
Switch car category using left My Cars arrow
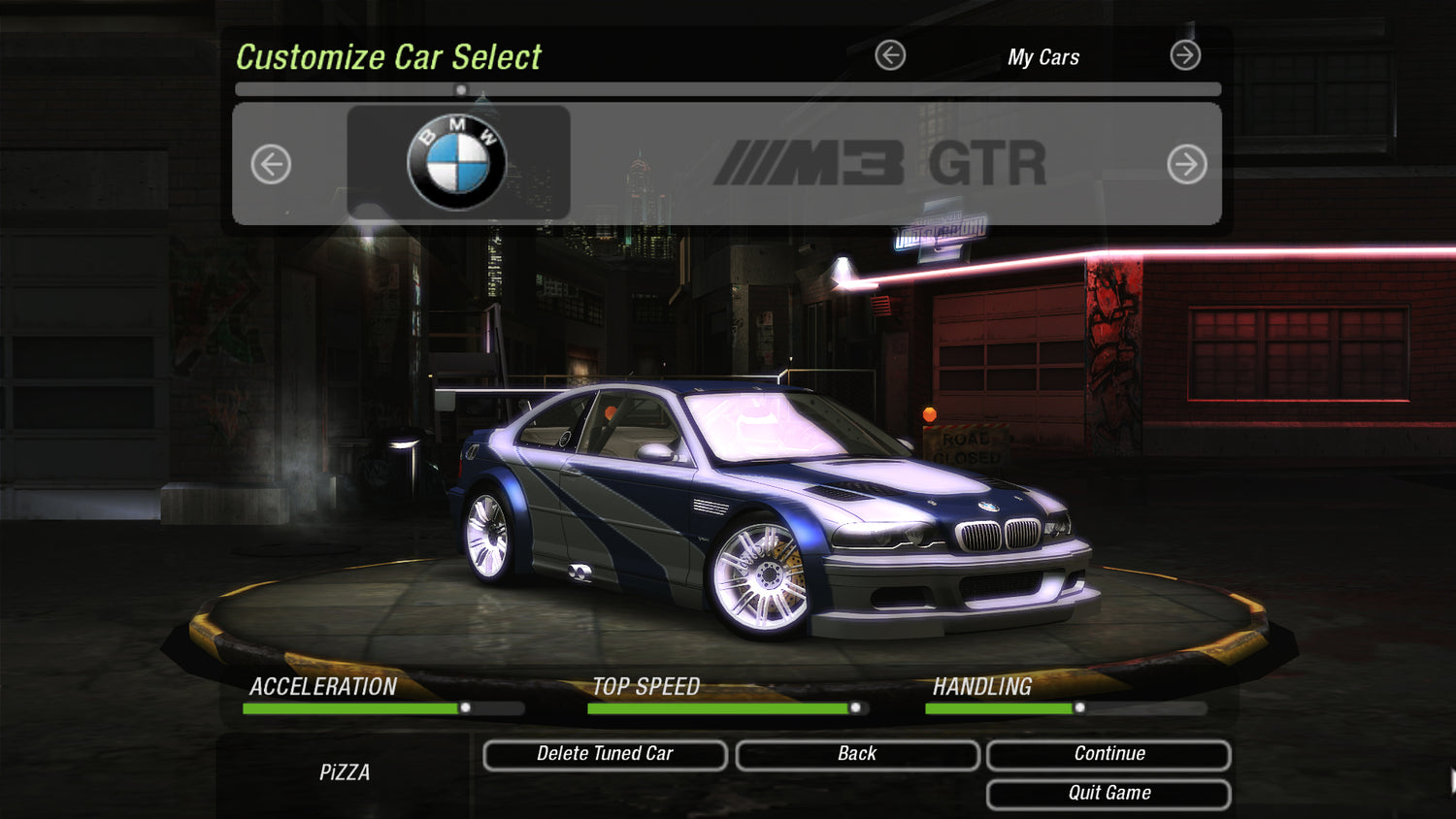pyautogui.click(x=890, y=55)
